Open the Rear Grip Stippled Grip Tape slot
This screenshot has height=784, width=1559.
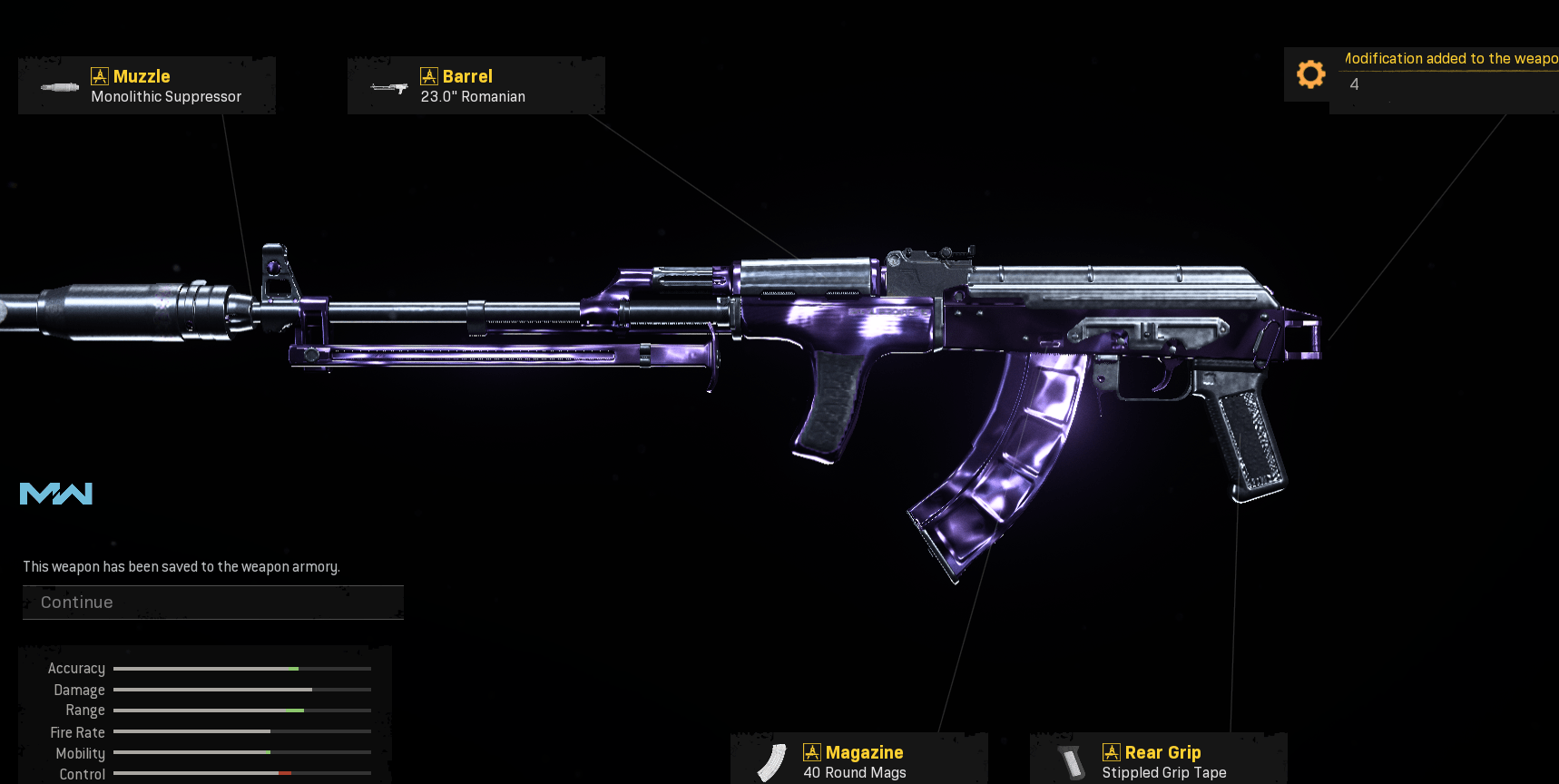[1158, 760]
